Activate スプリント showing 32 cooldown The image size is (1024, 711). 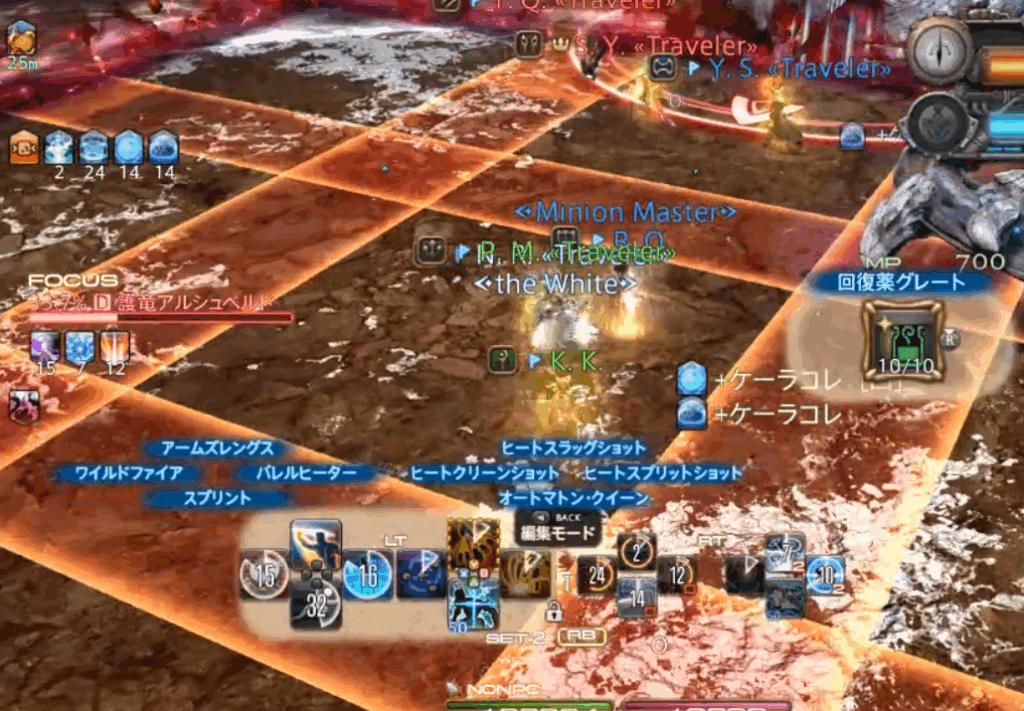[316, 604]
